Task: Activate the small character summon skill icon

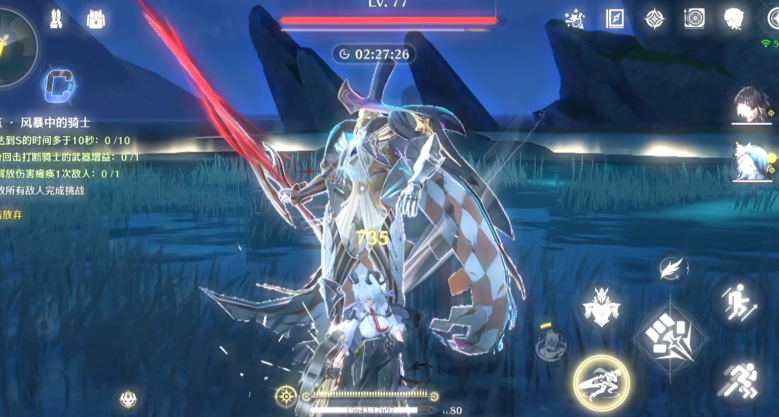Action: 549,347
